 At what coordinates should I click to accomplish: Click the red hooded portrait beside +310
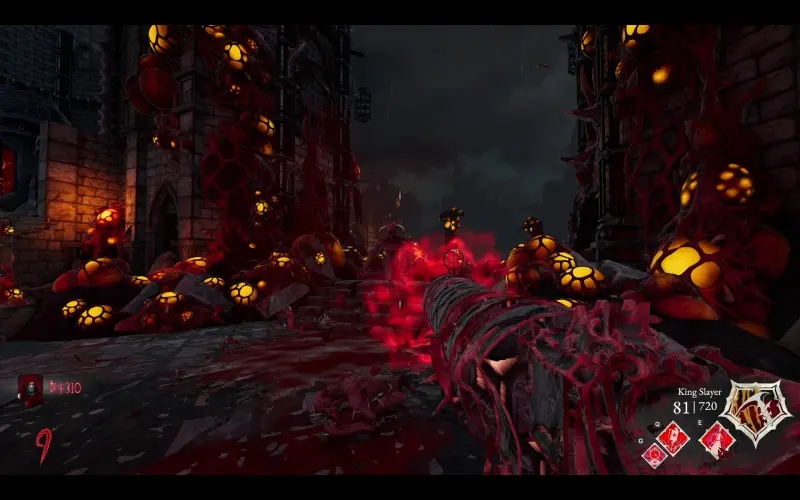click(x=31, y=390)
